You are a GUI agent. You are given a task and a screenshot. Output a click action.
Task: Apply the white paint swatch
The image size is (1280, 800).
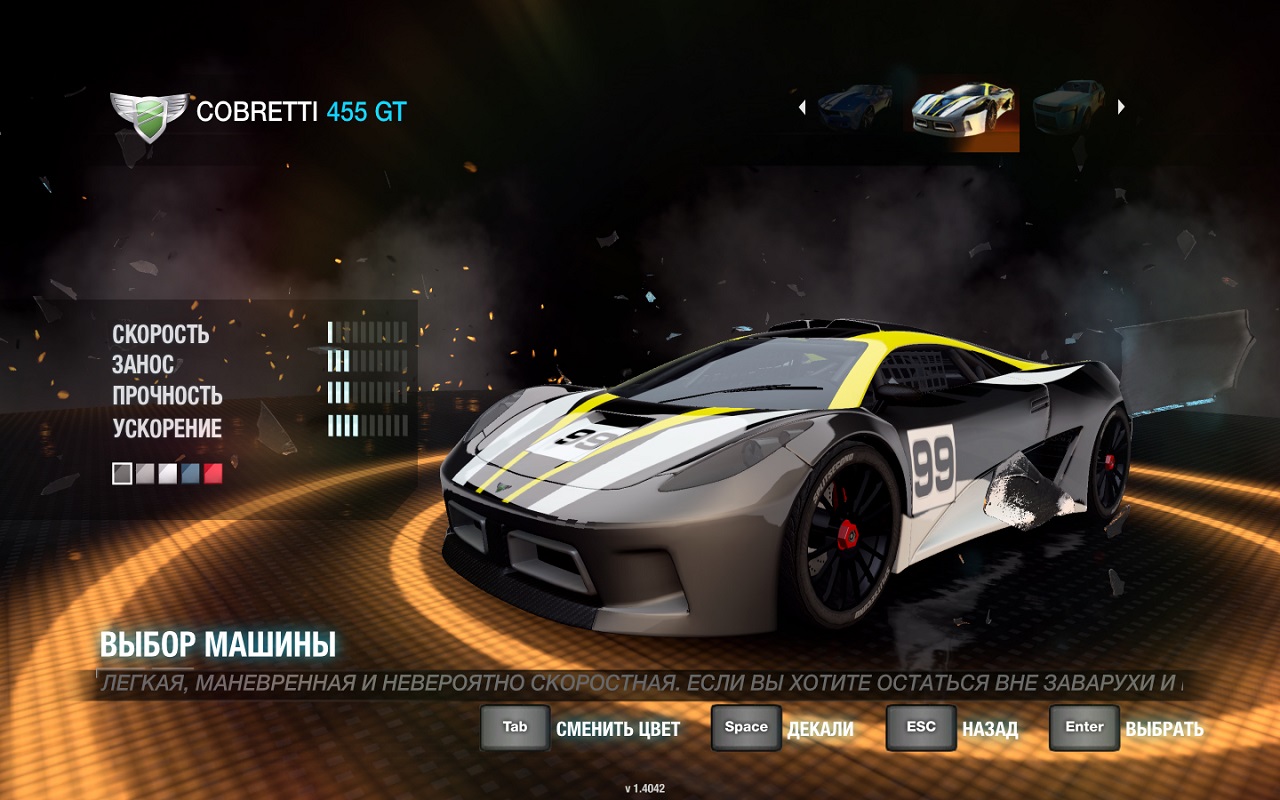(168, 474)
